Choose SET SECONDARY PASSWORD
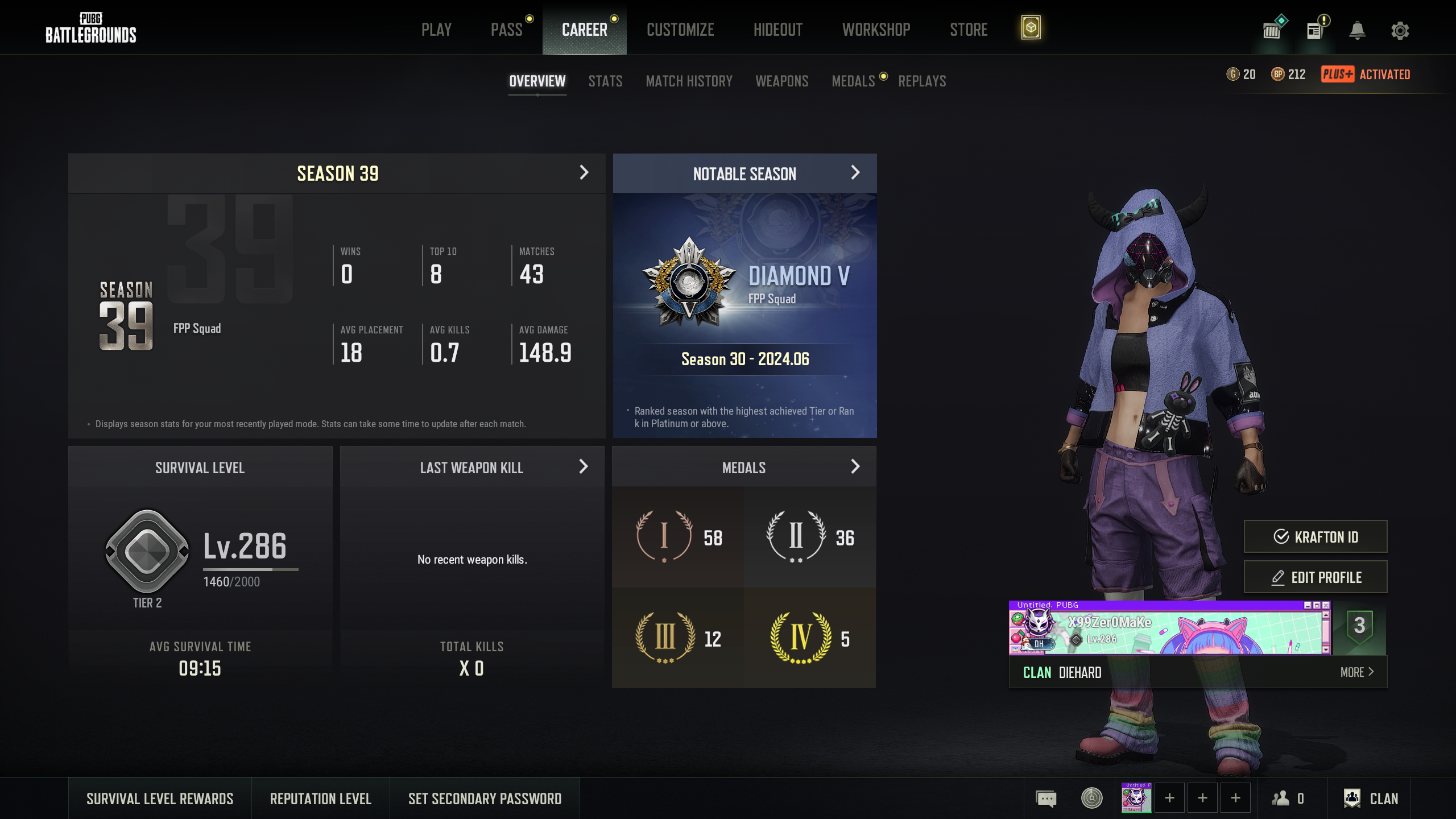Viewport: 1456px width, 819px height. pyautogui.click(x=485, y=799)
